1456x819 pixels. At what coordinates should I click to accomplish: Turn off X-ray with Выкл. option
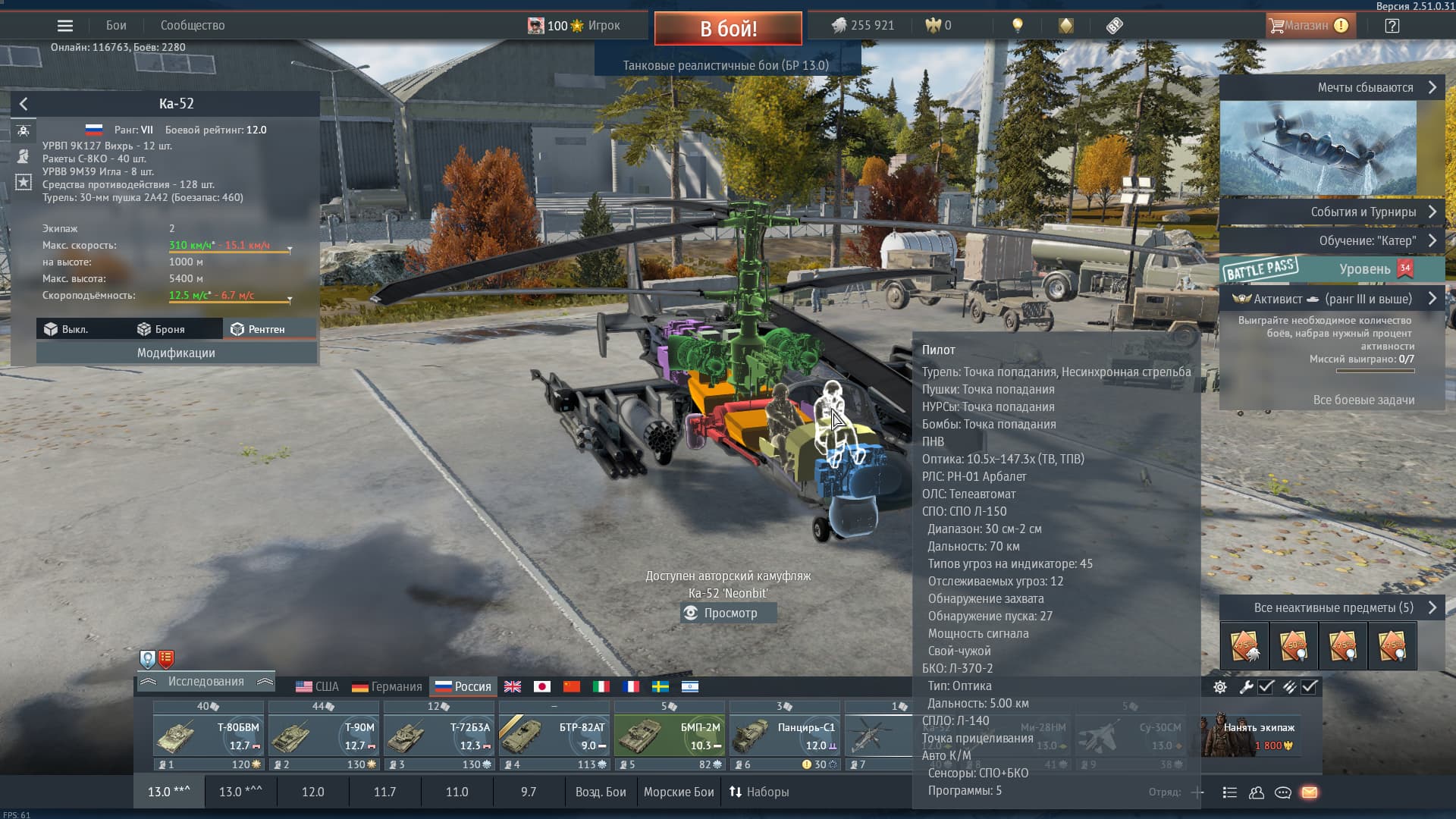(67, 329)
